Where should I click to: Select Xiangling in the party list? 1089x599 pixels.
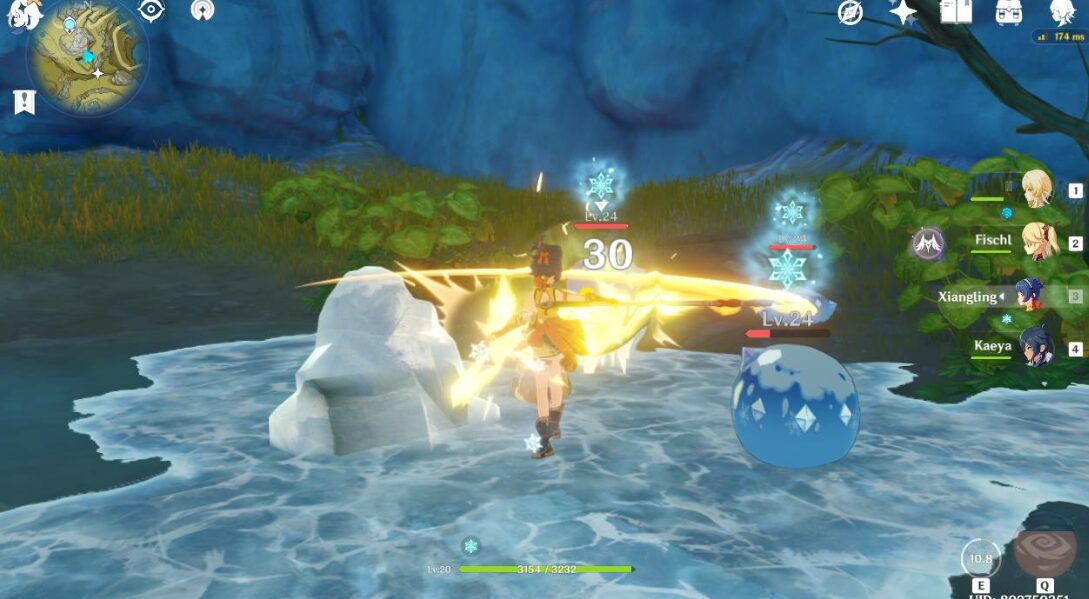[x=1030, y=296]
